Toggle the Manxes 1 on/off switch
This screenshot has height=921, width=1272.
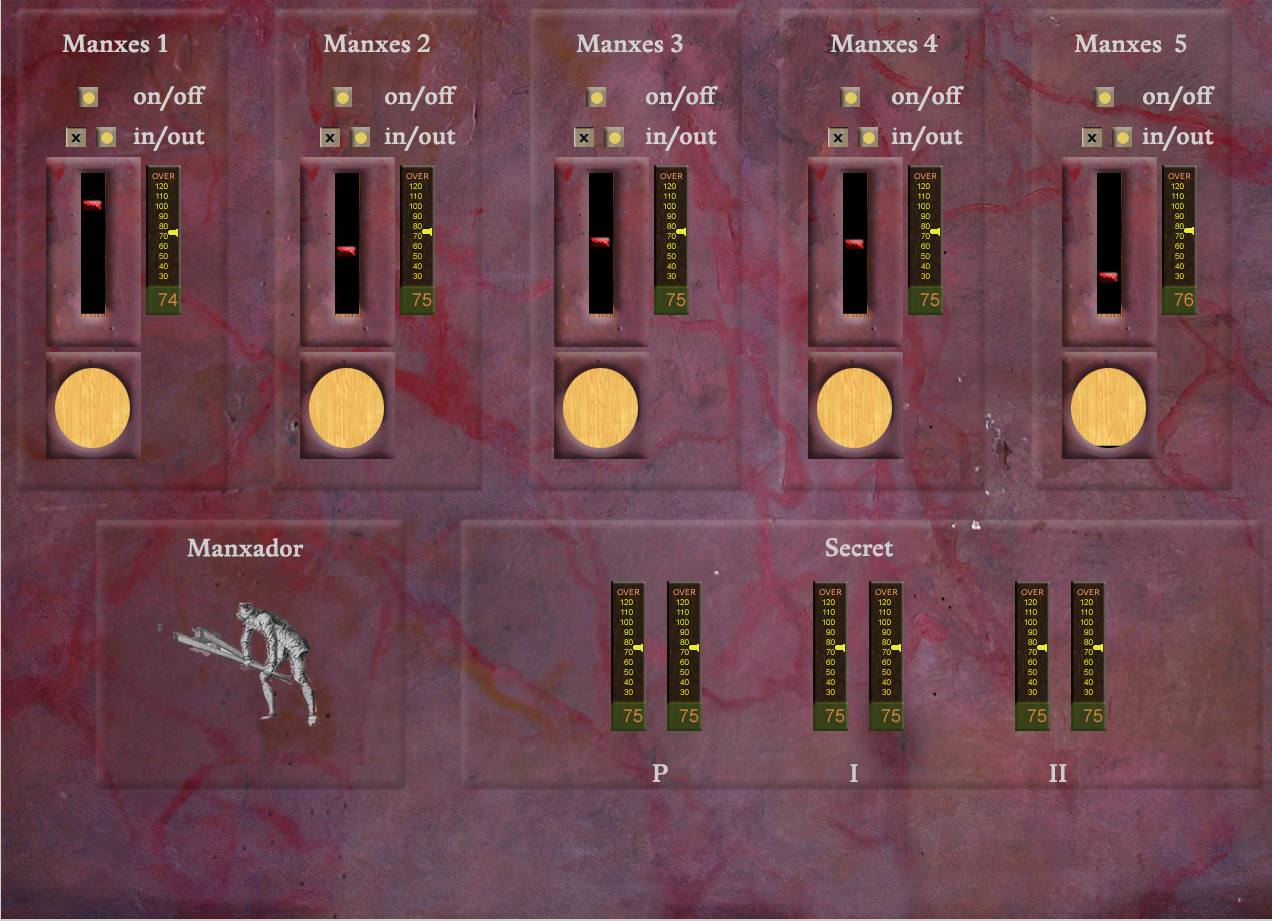pos(89,97)
